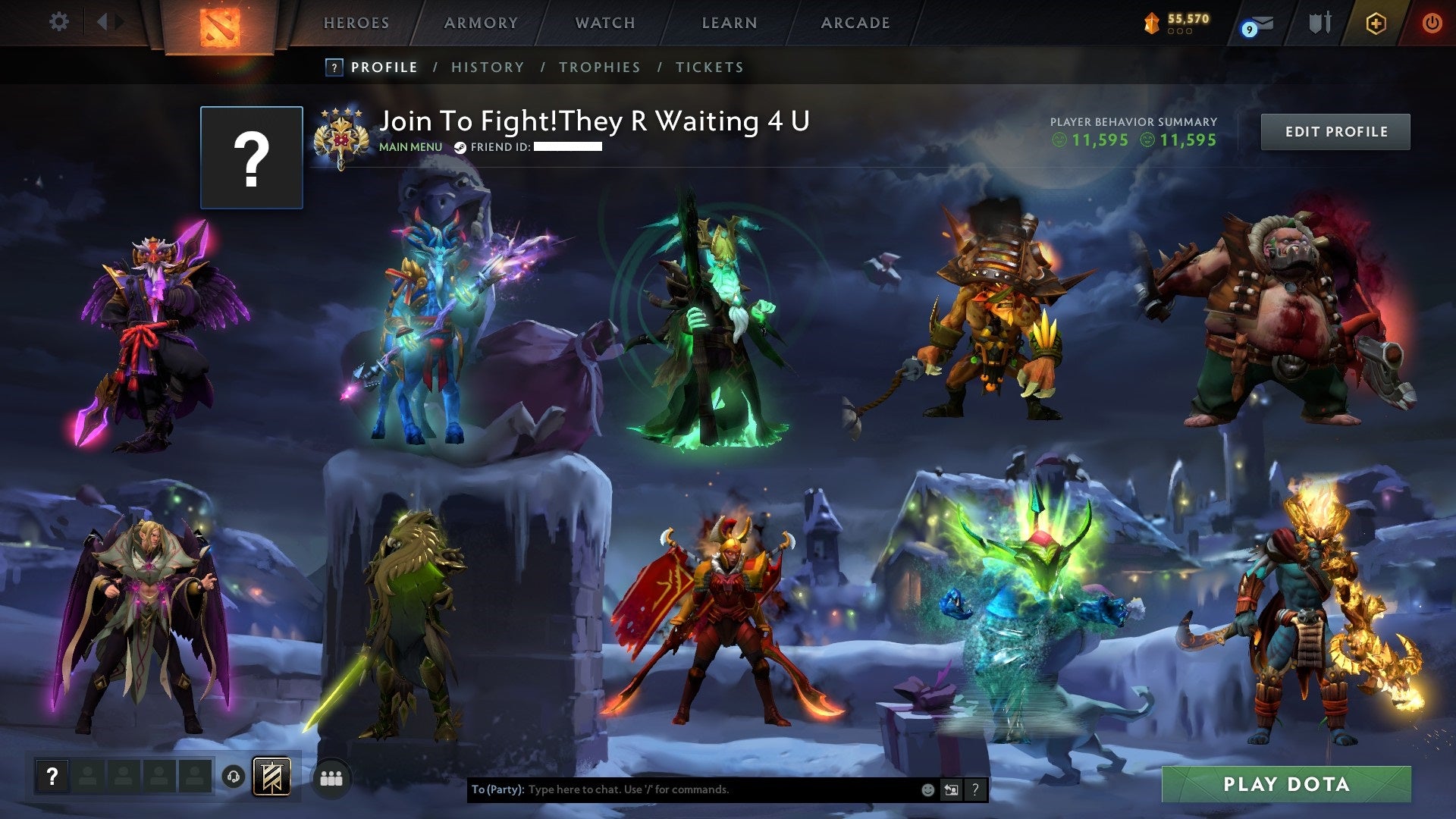The height and width of the screenshot is (819, 1456).
Task: Click the Dota Plus hexagon plus icon
Action: (x=1378, y=23)
